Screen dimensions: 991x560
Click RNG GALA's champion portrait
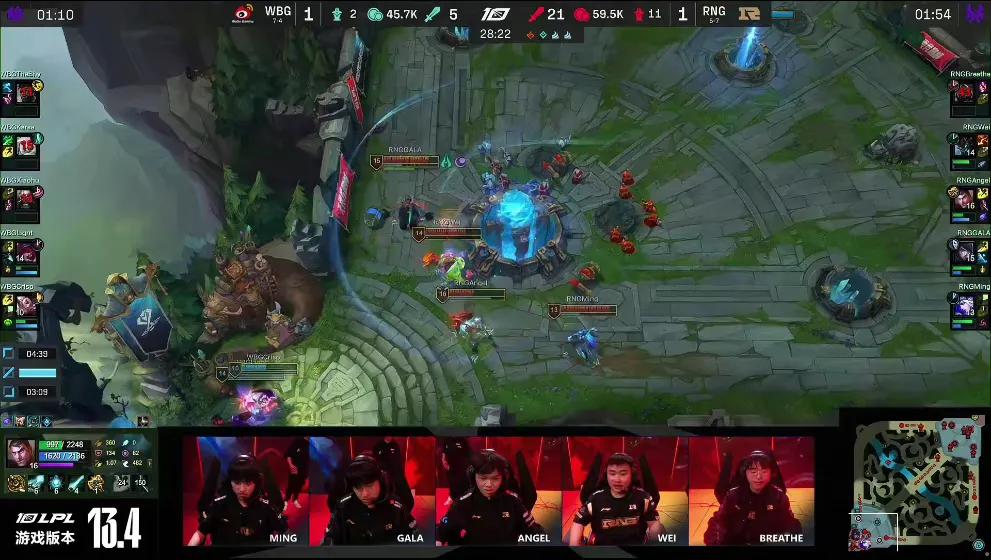(963, 254)
